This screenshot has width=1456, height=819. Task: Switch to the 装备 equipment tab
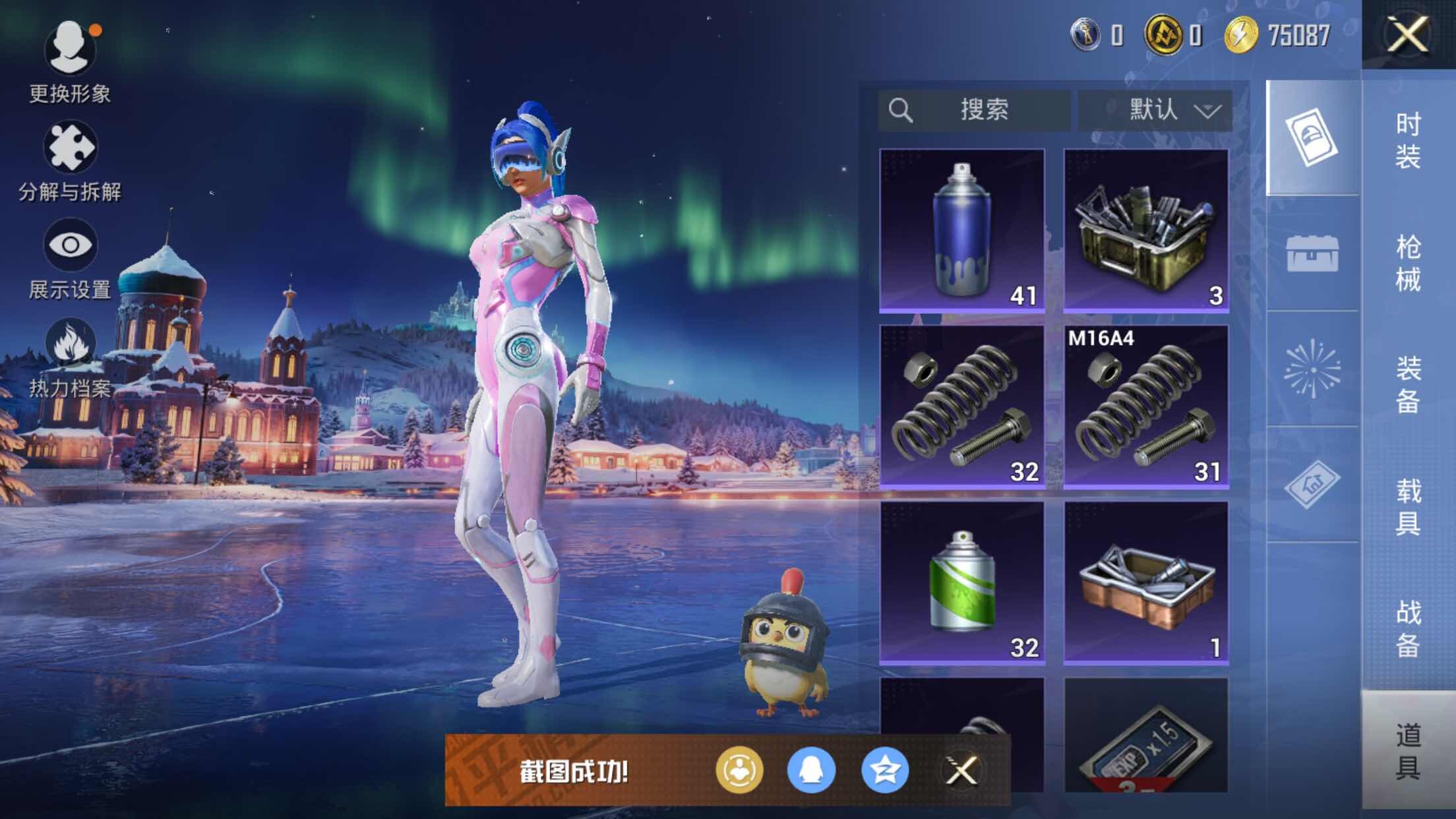1408,384
